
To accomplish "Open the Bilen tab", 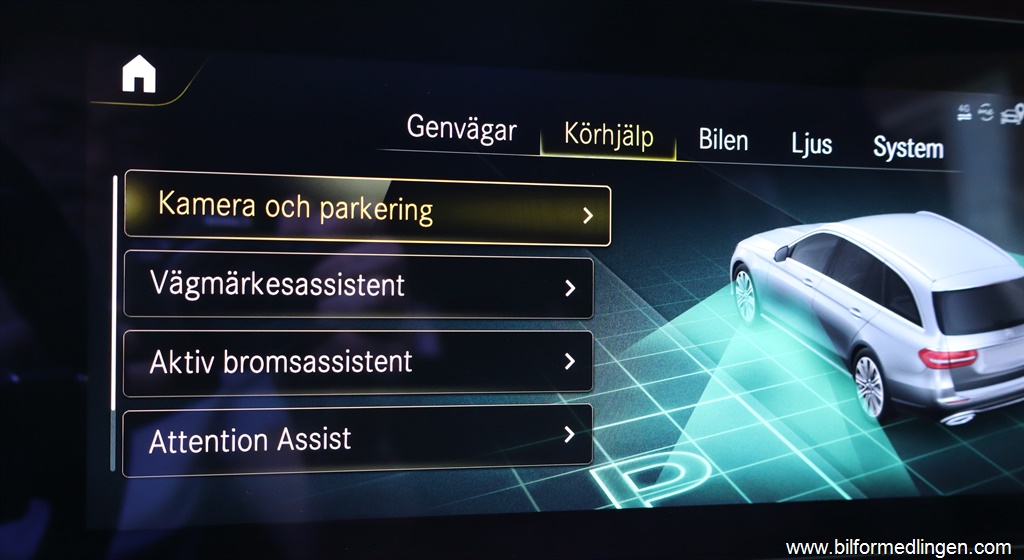I will (x=723, y=140).
